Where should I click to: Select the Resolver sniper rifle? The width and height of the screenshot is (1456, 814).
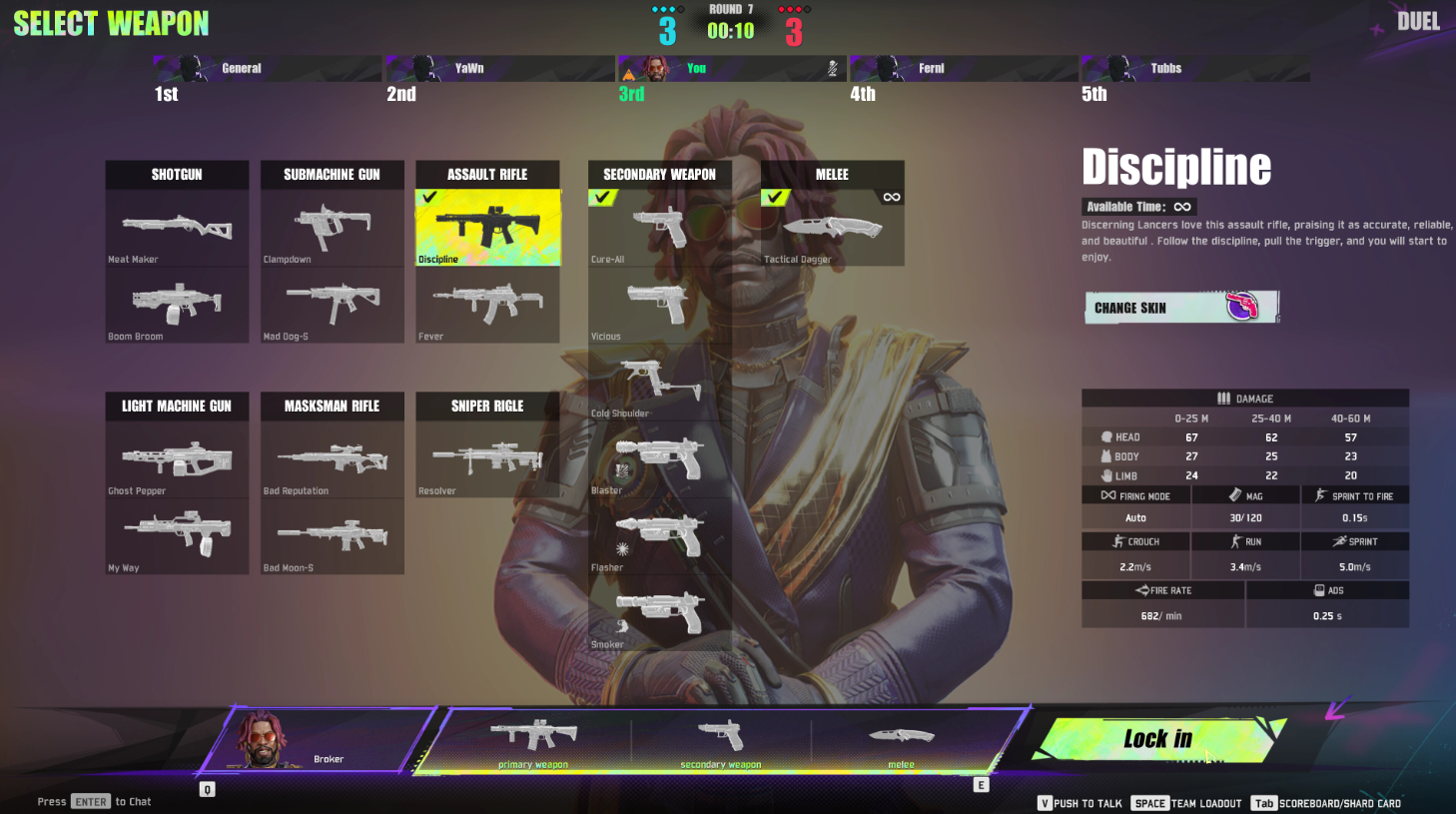[x=487, y=459]
